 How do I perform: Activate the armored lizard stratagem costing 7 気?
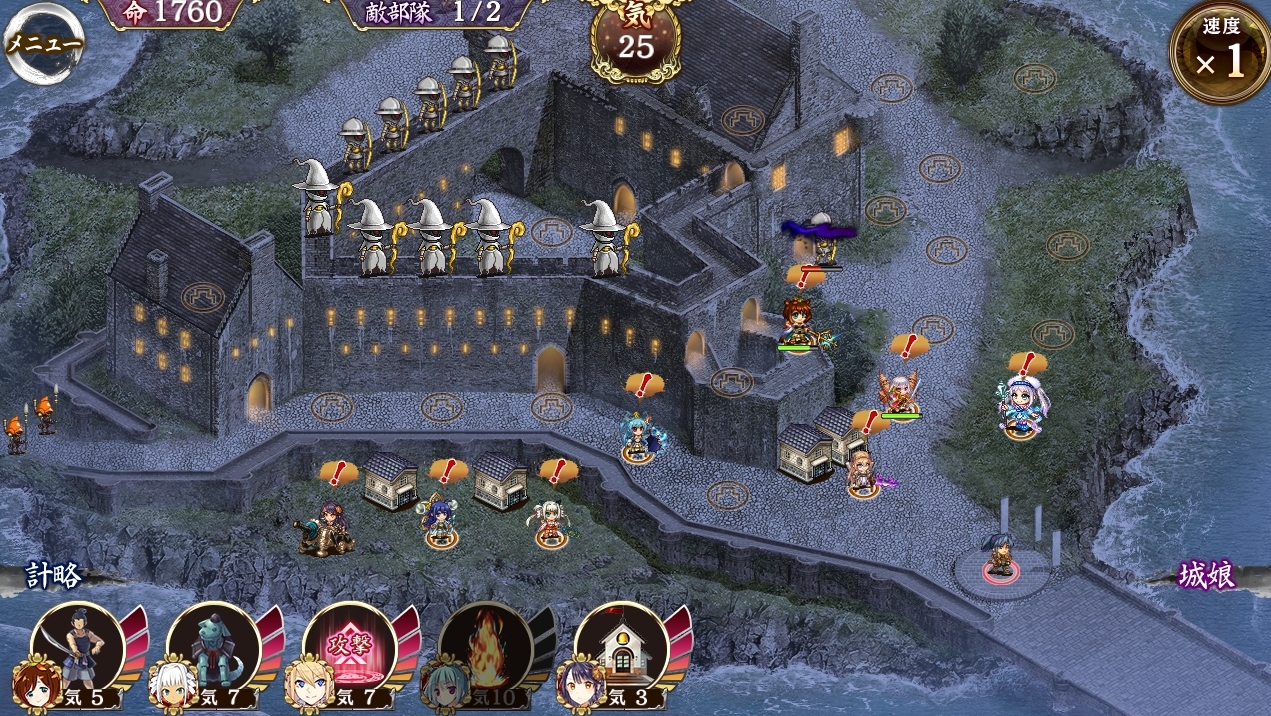(x=214, y=649)
